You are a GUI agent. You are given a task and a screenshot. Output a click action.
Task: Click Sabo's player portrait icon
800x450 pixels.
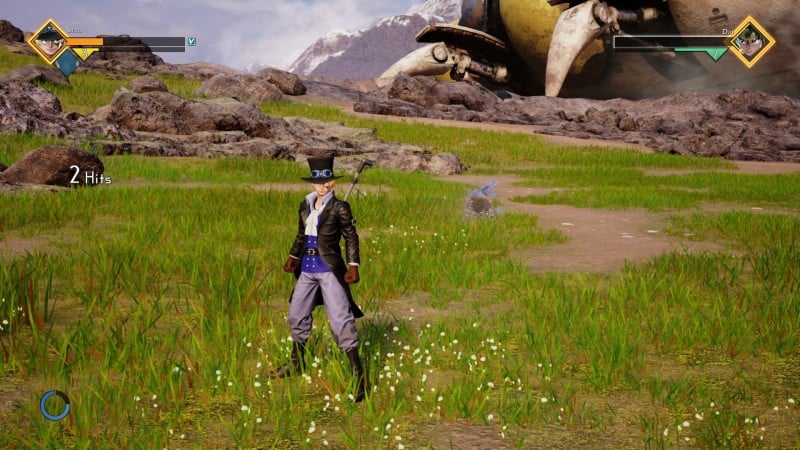click(x=48, y=41)
